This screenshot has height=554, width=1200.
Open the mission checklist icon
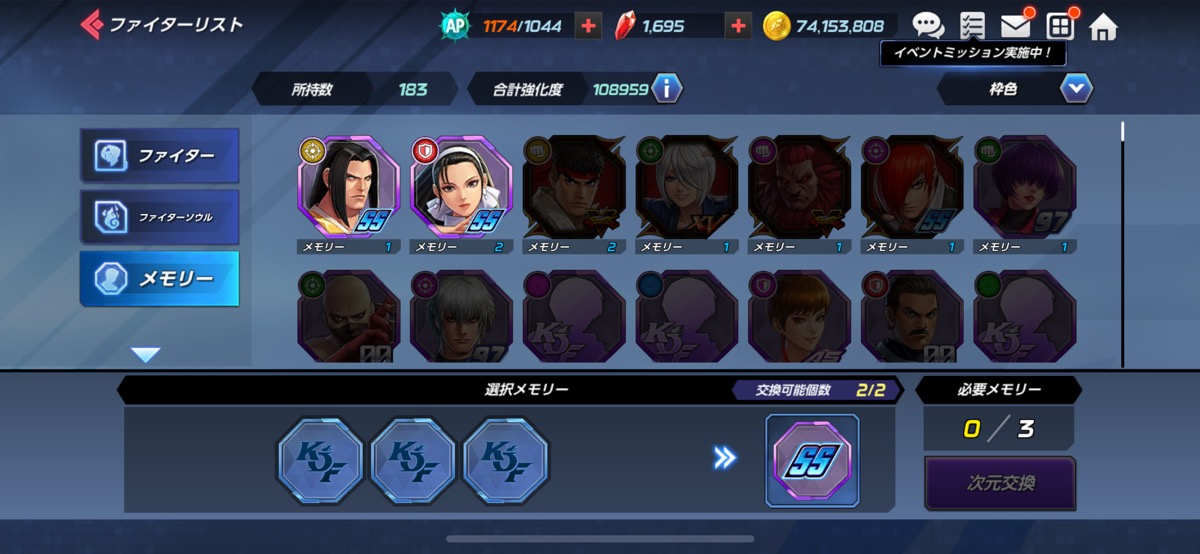971,26
